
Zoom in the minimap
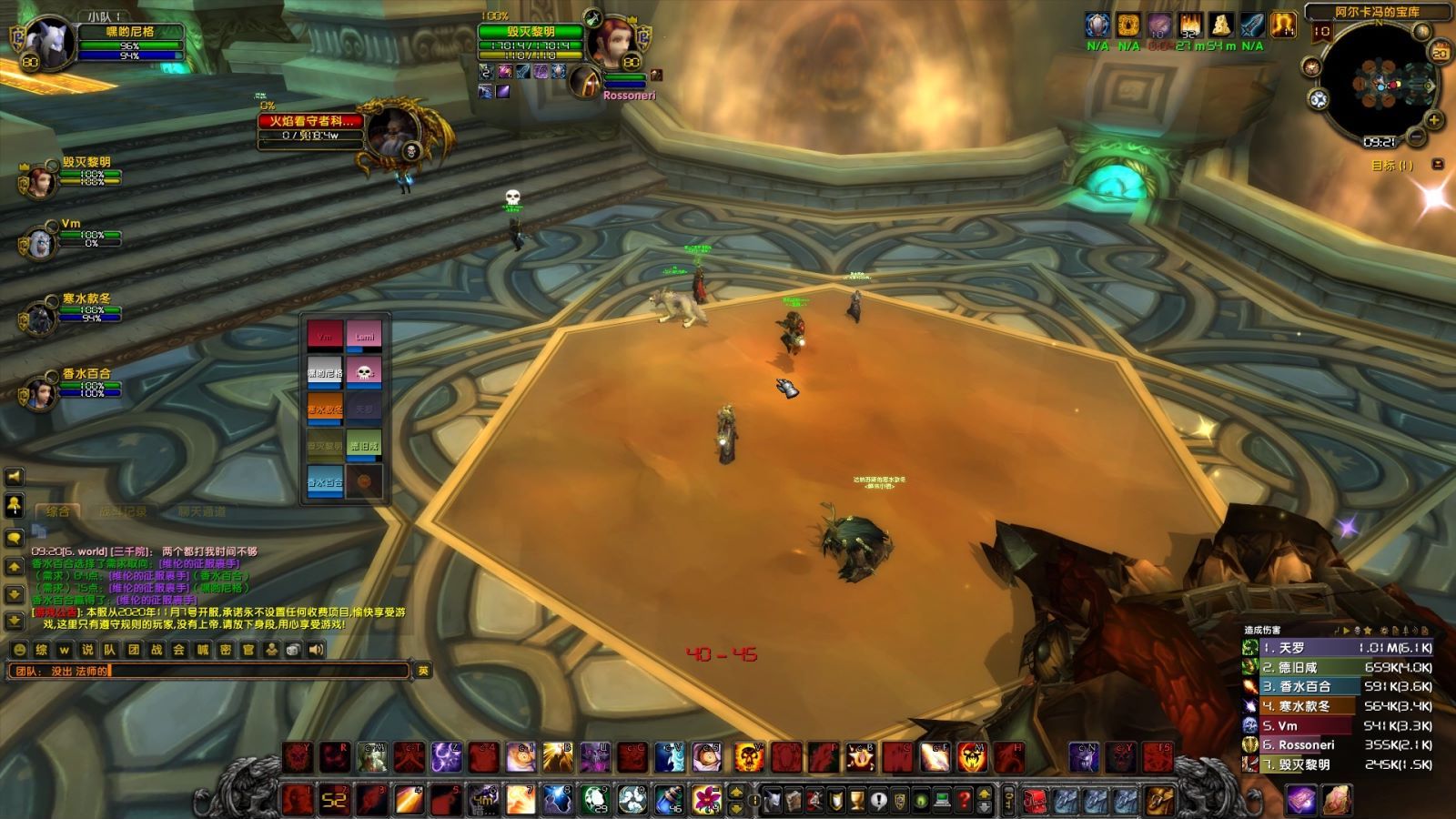(1434, 120)
